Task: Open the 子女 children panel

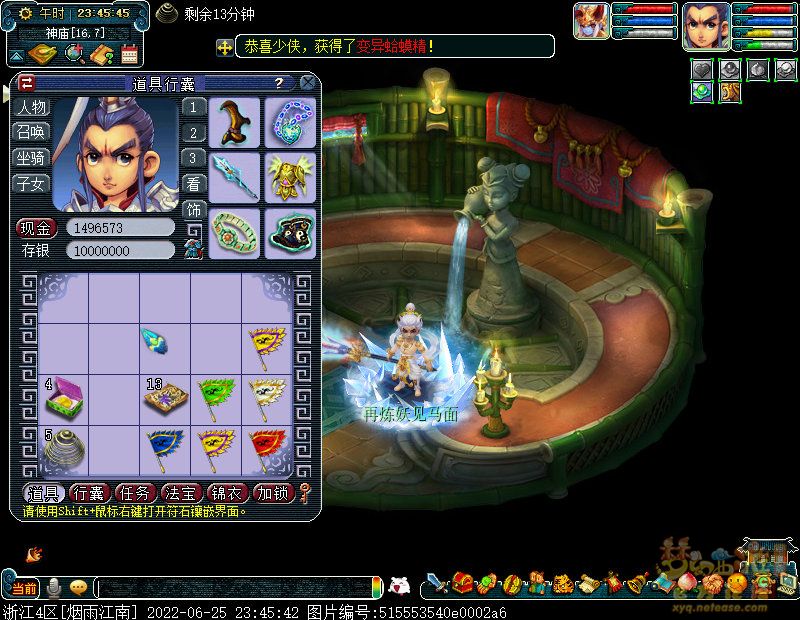Action: (x=31, y=182)
